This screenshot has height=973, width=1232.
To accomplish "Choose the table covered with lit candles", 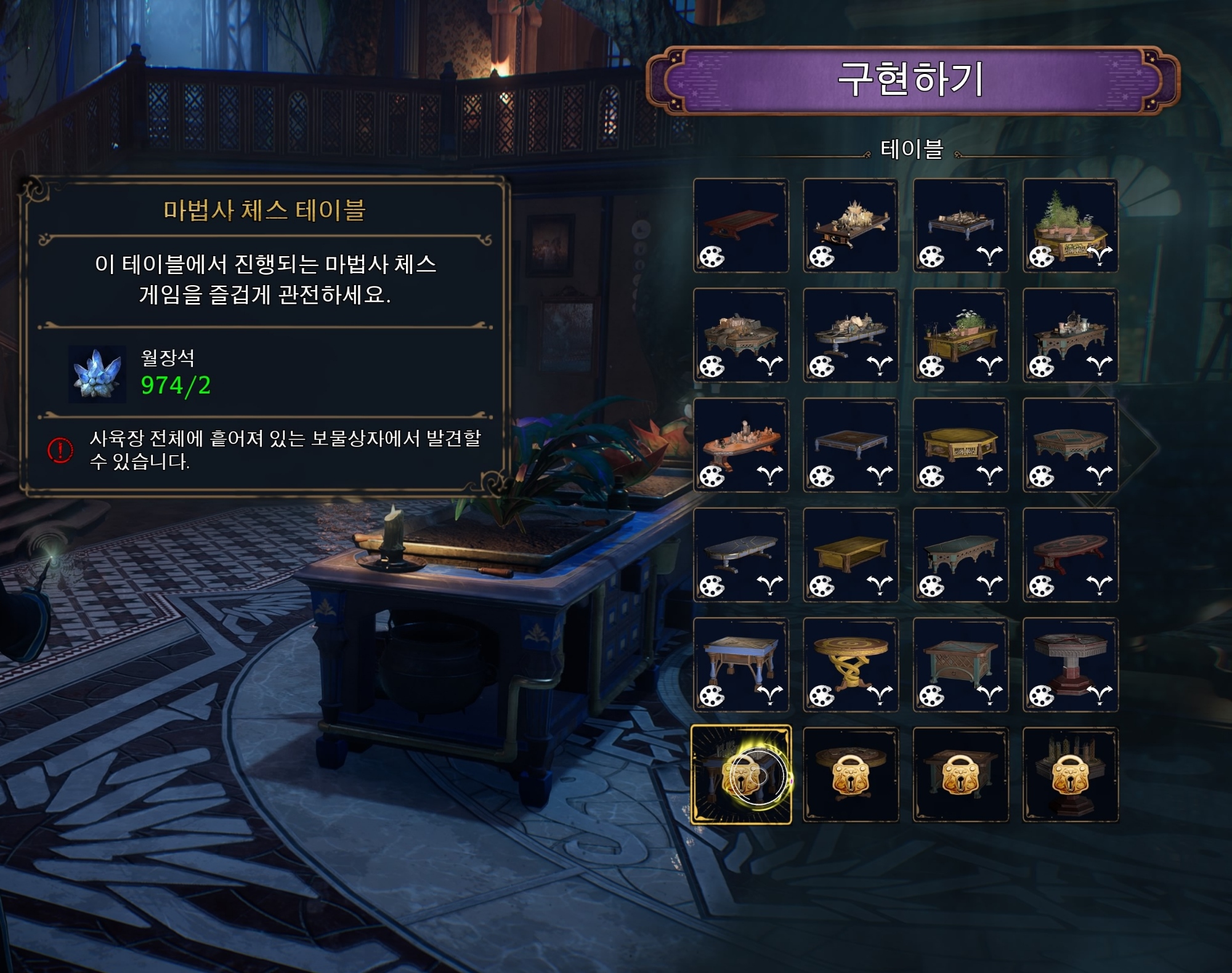I will [851, 225].
